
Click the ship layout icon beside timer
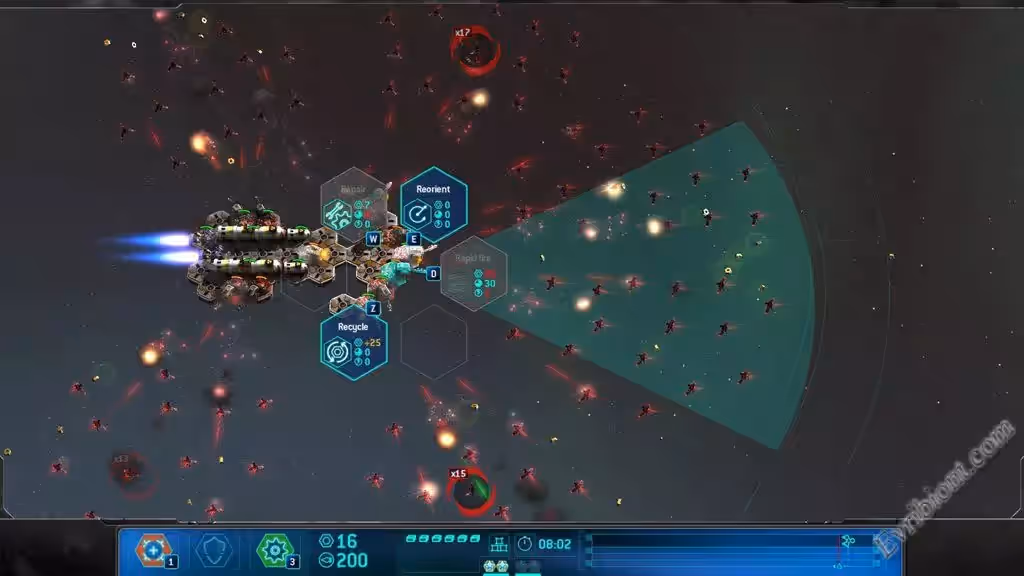click(498, 545)
